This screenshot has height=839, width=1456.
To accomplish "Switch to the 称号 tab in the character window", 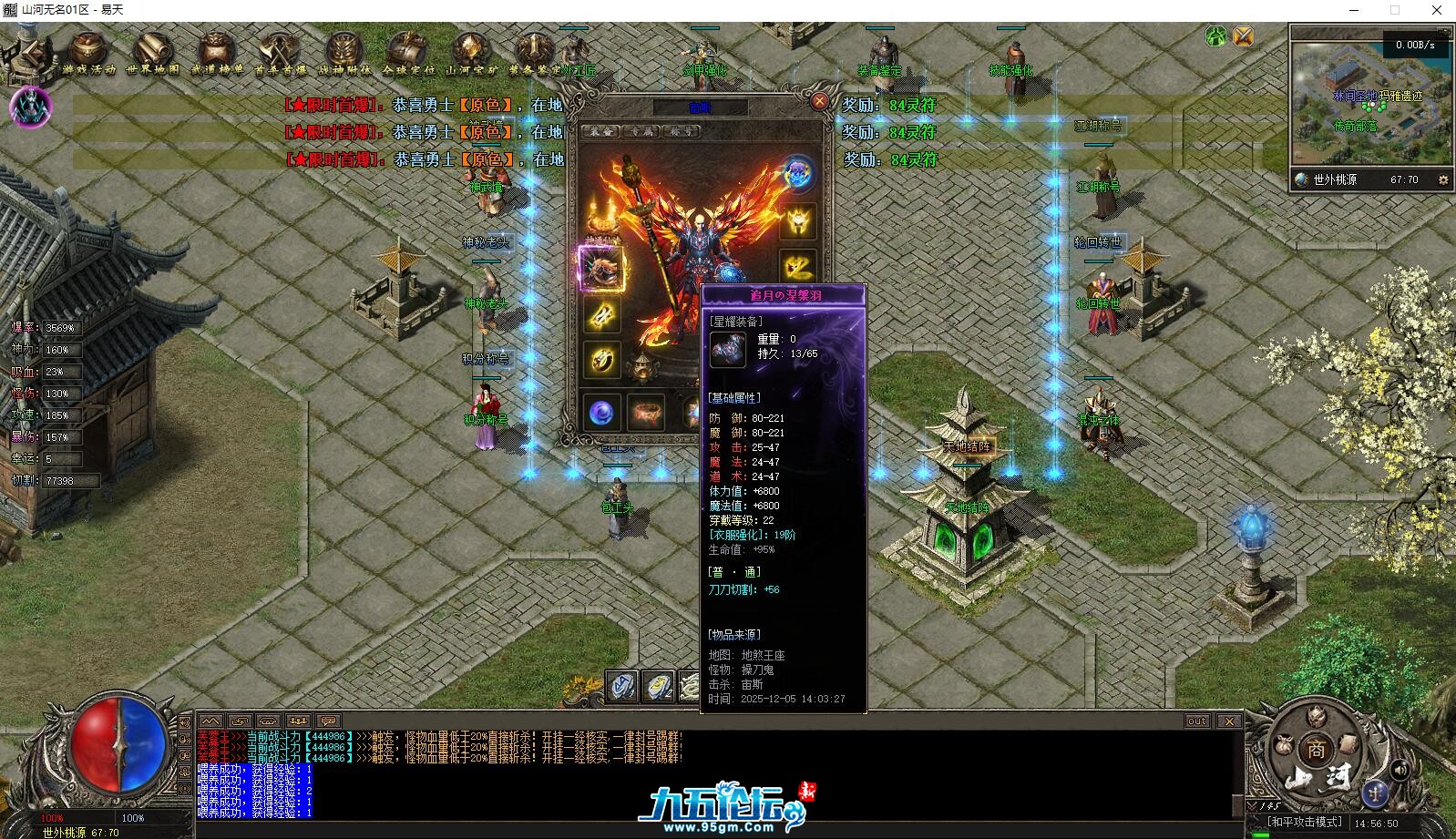I will point(681,131).
